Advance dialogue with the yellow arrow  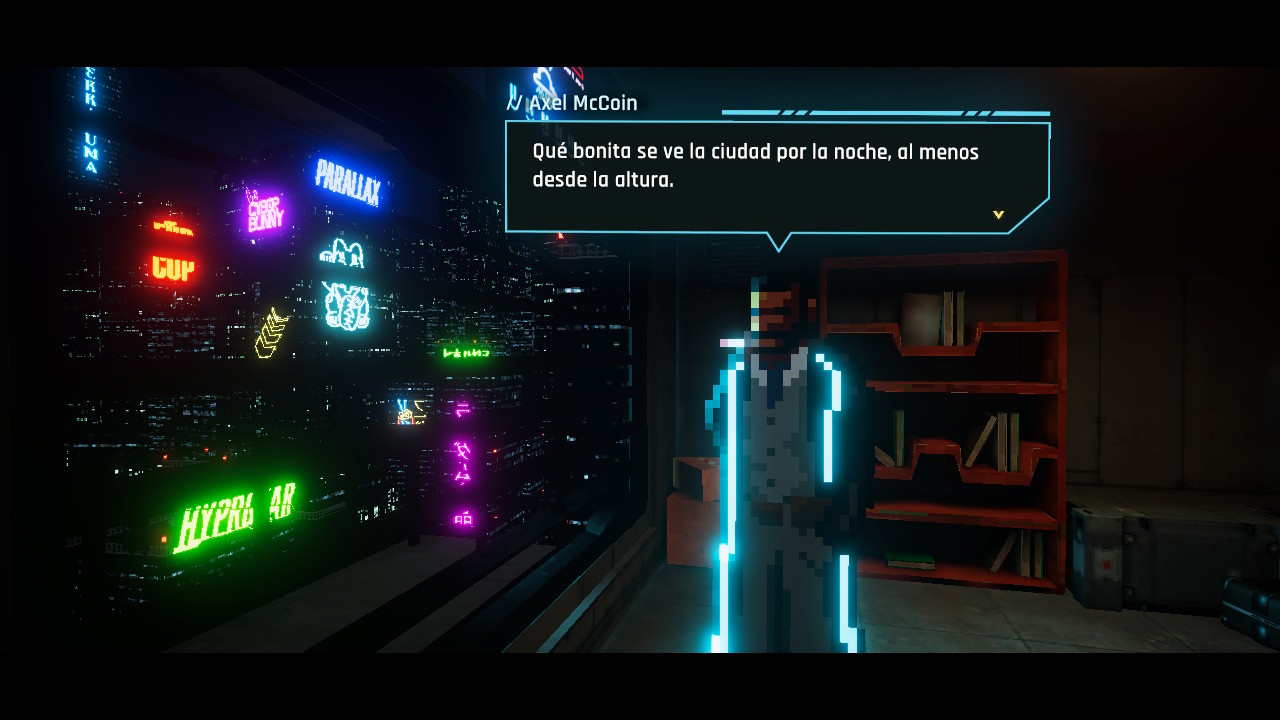coord(998,215)
